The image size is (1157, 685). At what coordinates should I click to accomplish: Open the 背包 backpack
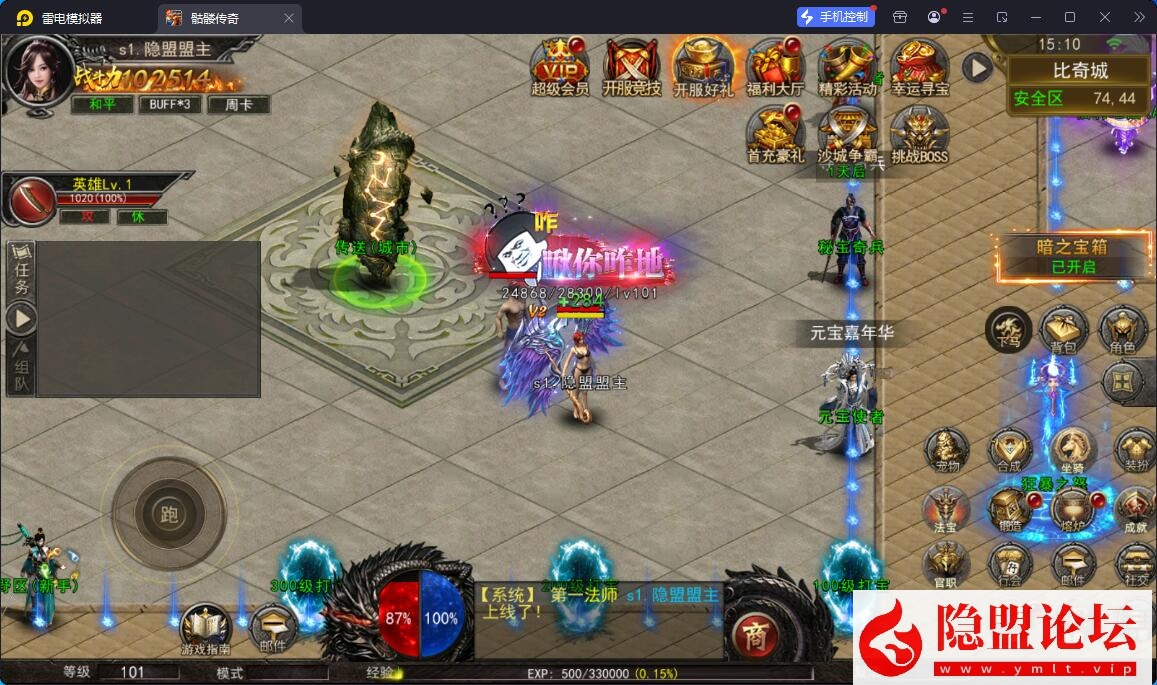pos(1062,329)
